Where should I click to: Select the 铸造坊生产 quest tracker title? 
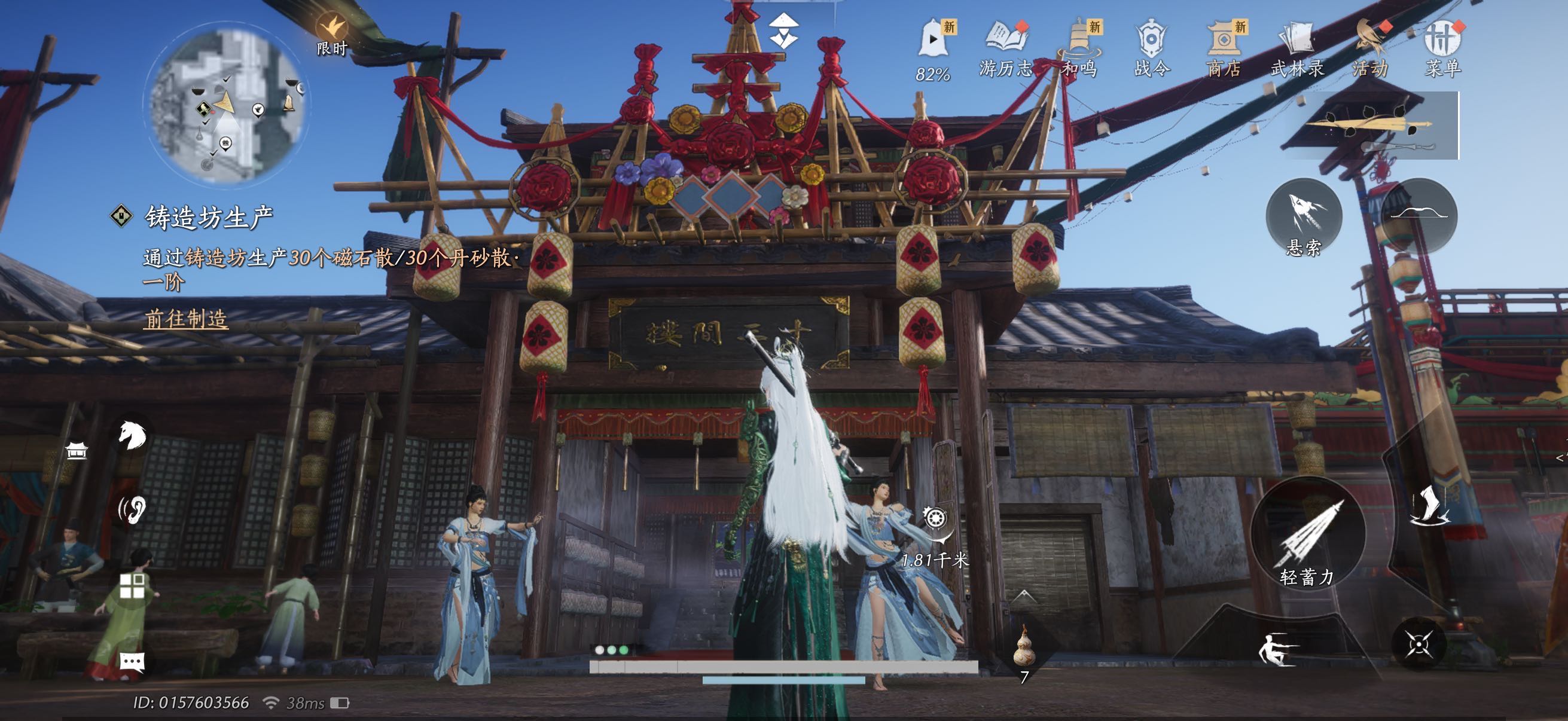(x=209, y=217)
